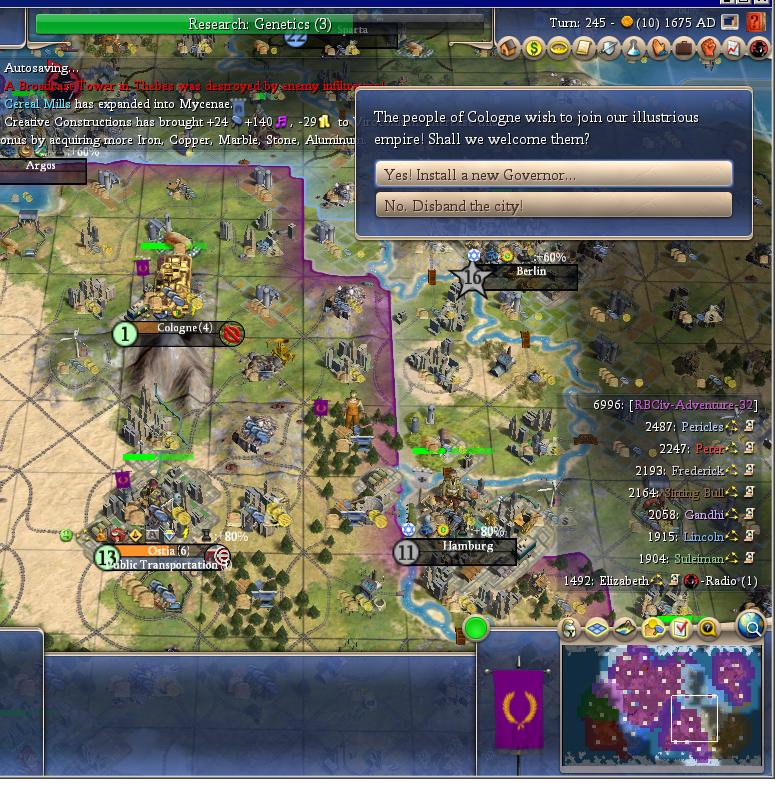Viewport: 775px width, 791px height.
Task: Open the Civics scroll icon
Action: (x=584, y=47)
